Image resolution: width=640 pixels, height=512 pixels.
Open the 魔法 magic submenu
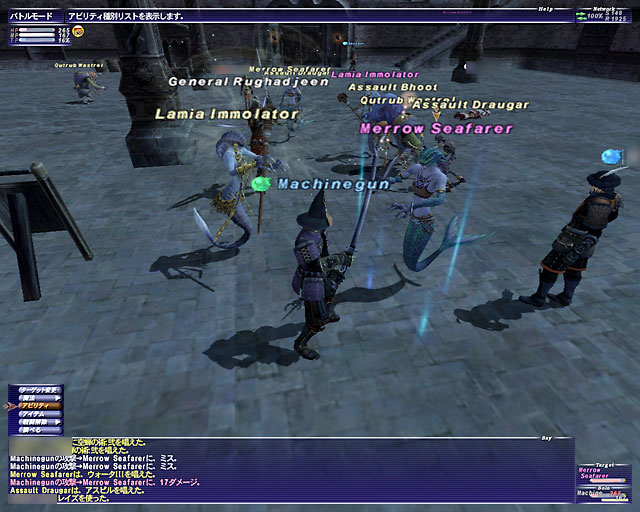[x=34, y=397]
